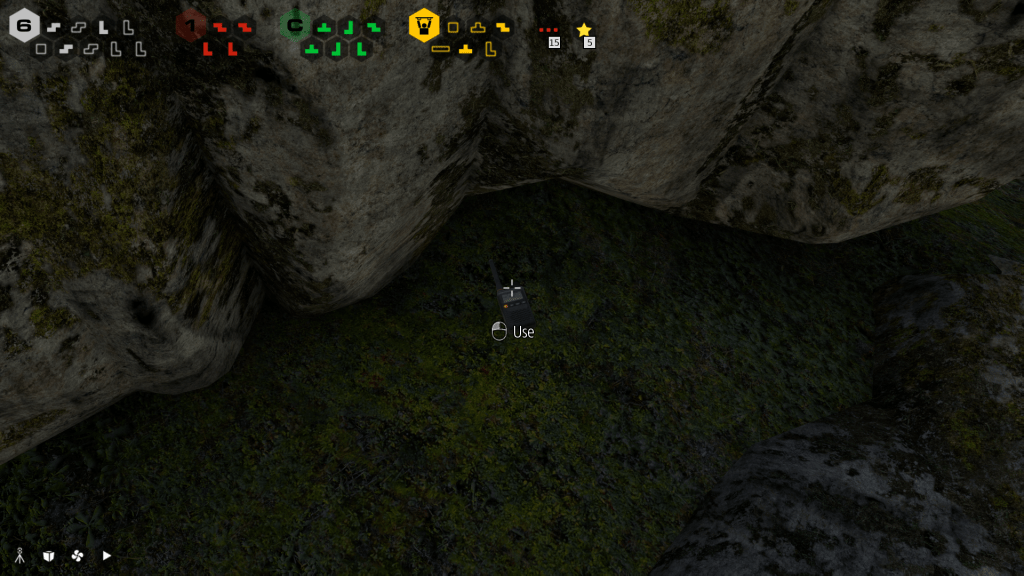Image resolution: width=1024 pixels, height=576 pixels.
Task: Select the red hexagon numbered 1
Action: point(191,24)
